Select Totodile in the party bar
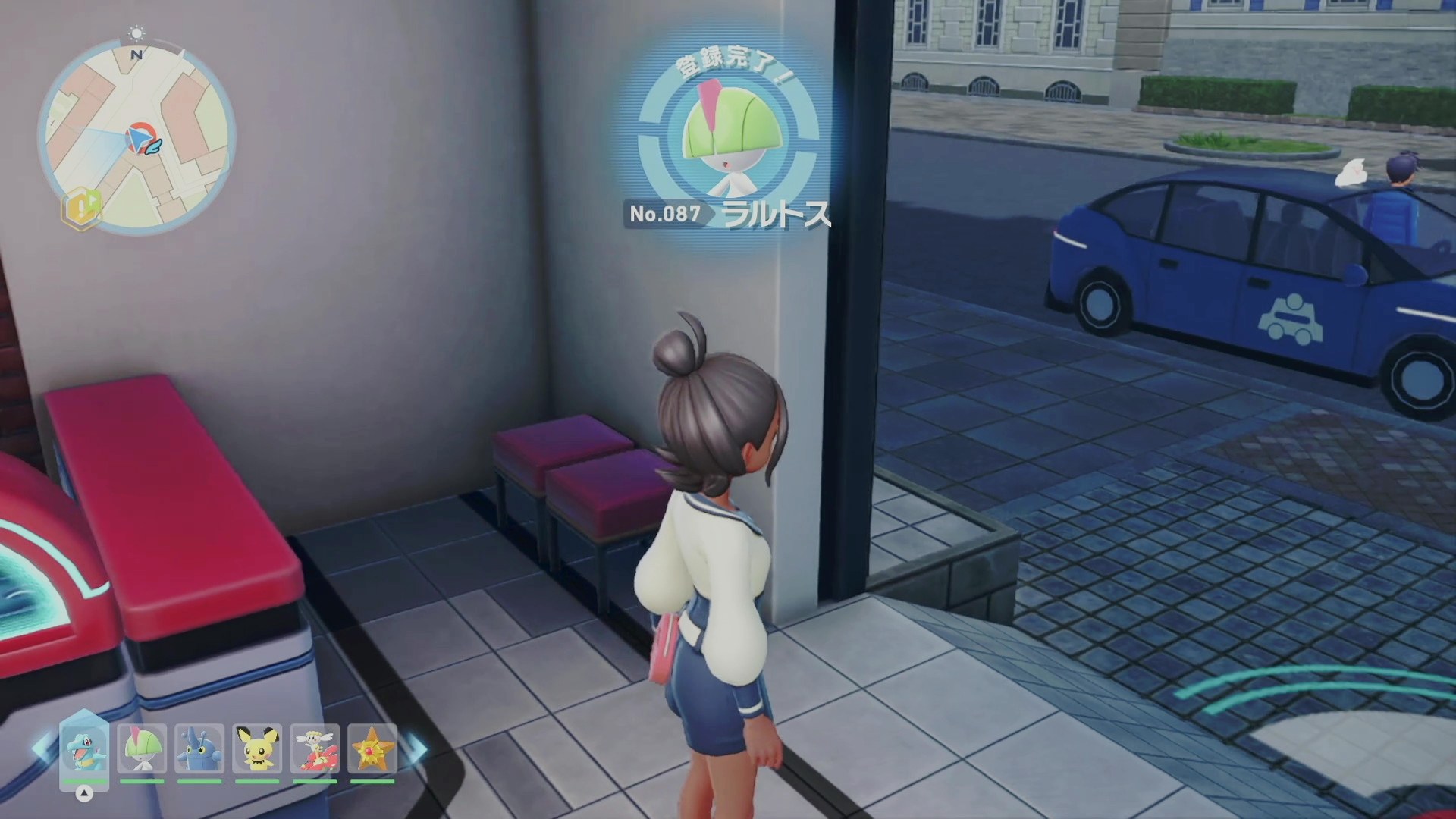Viewport: 1456px width, 819px height. (83, 748)
